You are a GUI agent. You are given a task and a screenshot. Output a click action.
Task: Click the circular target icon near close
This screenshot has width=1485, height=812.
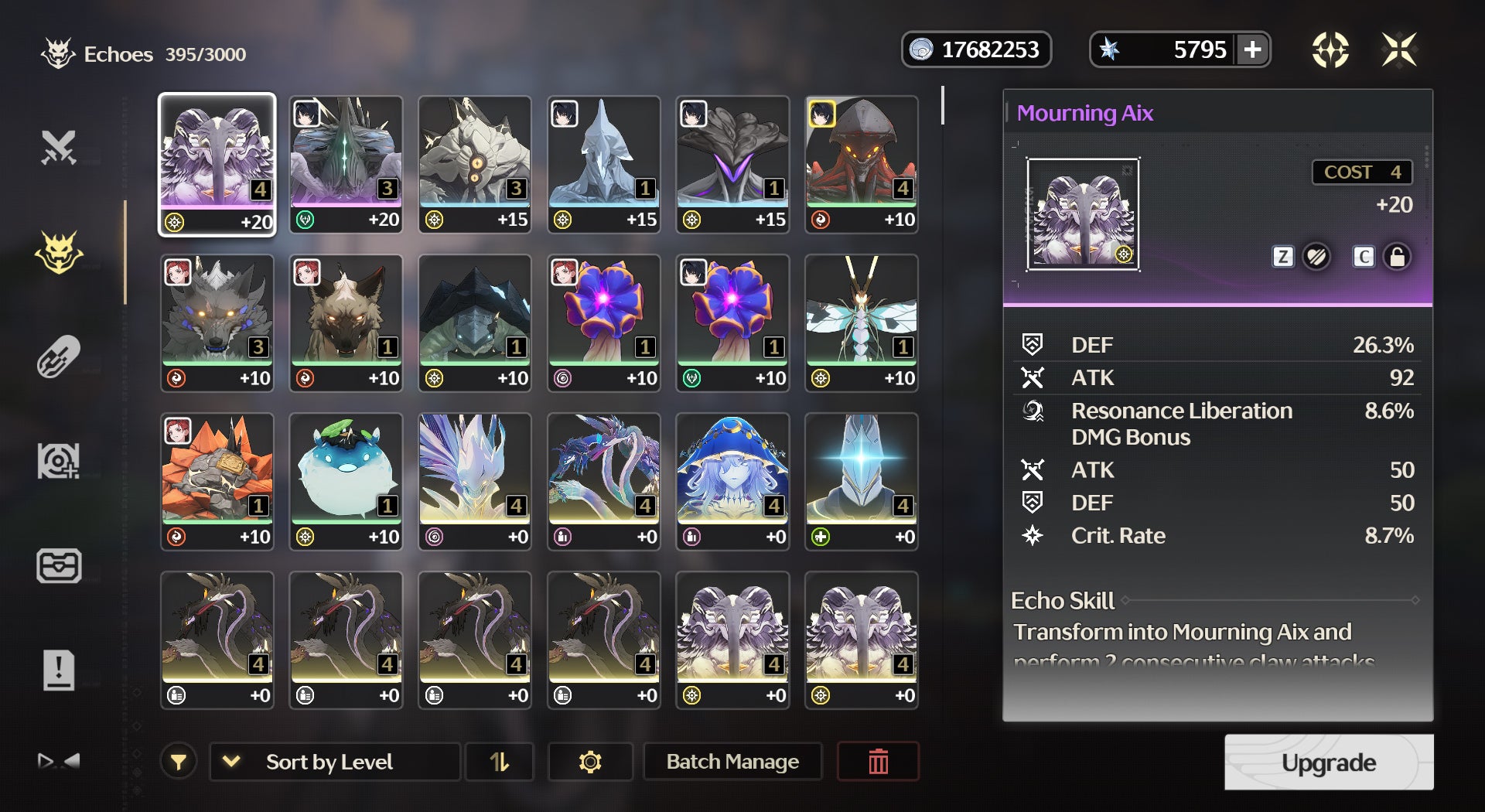[1330, 50]
